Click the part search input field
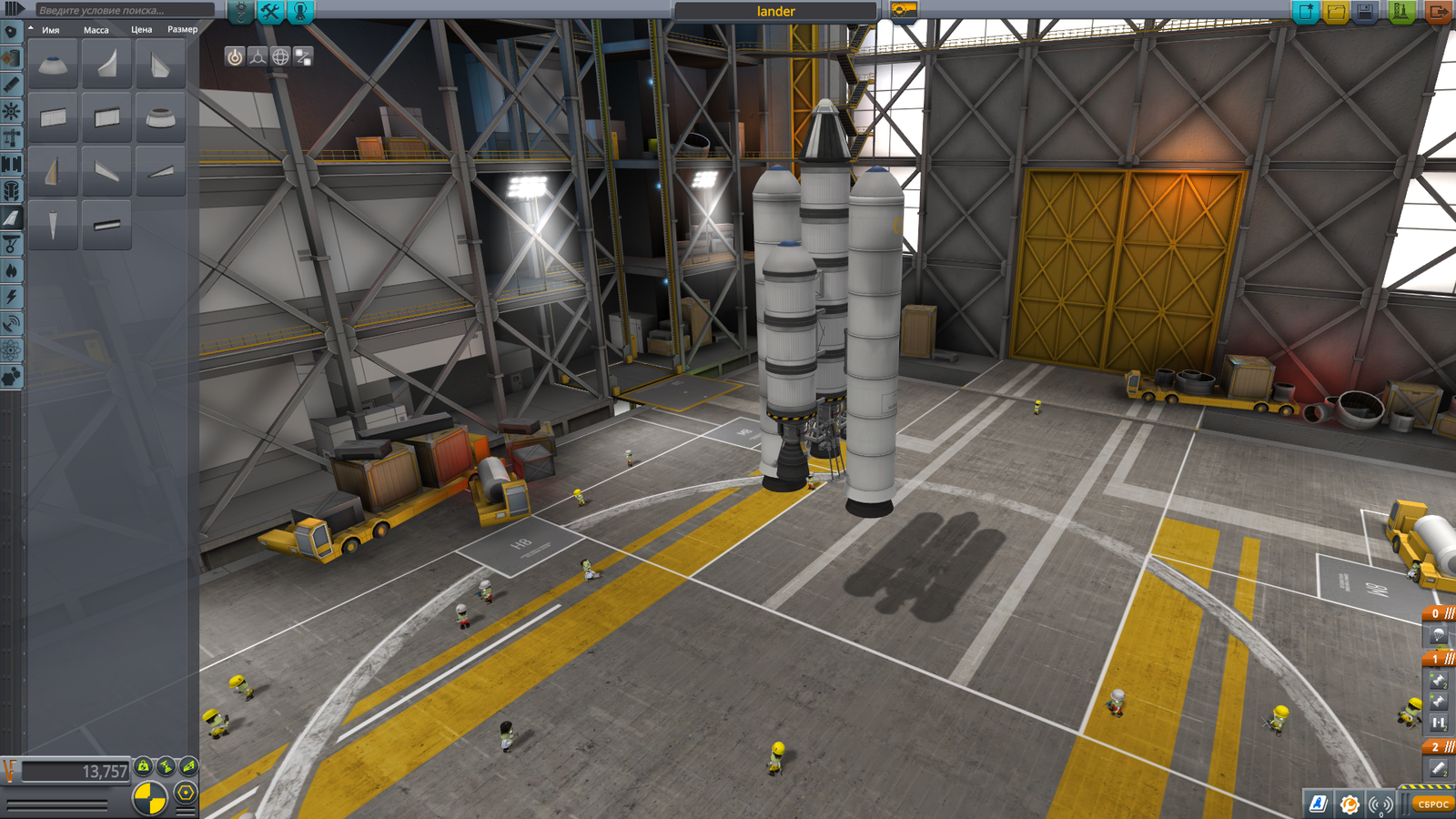Screen dimensions: 1456x819 click(x=123, y=10)
